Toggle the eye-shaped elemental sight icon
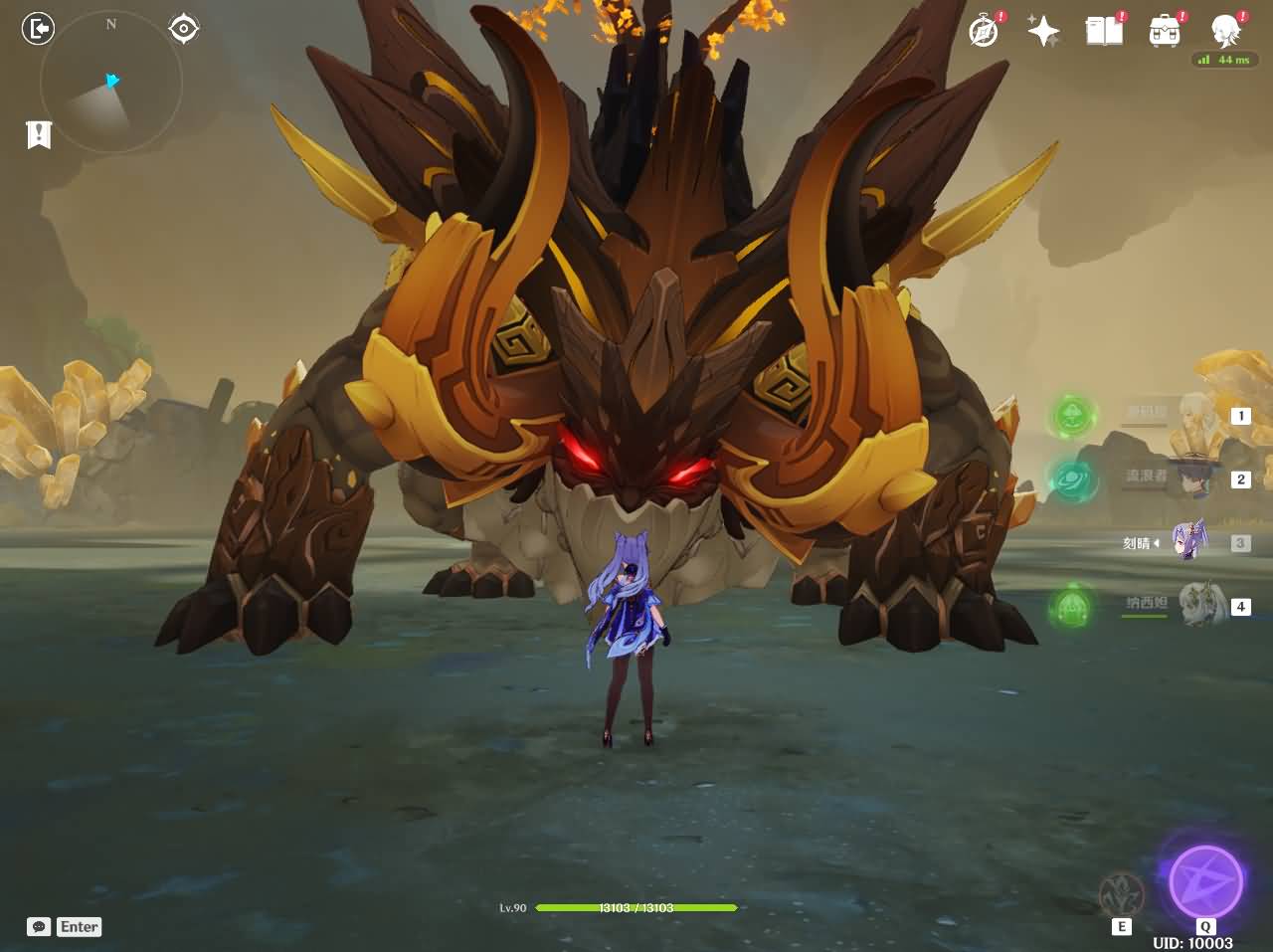The image size is (1273, 952). (x=184, y=29)
